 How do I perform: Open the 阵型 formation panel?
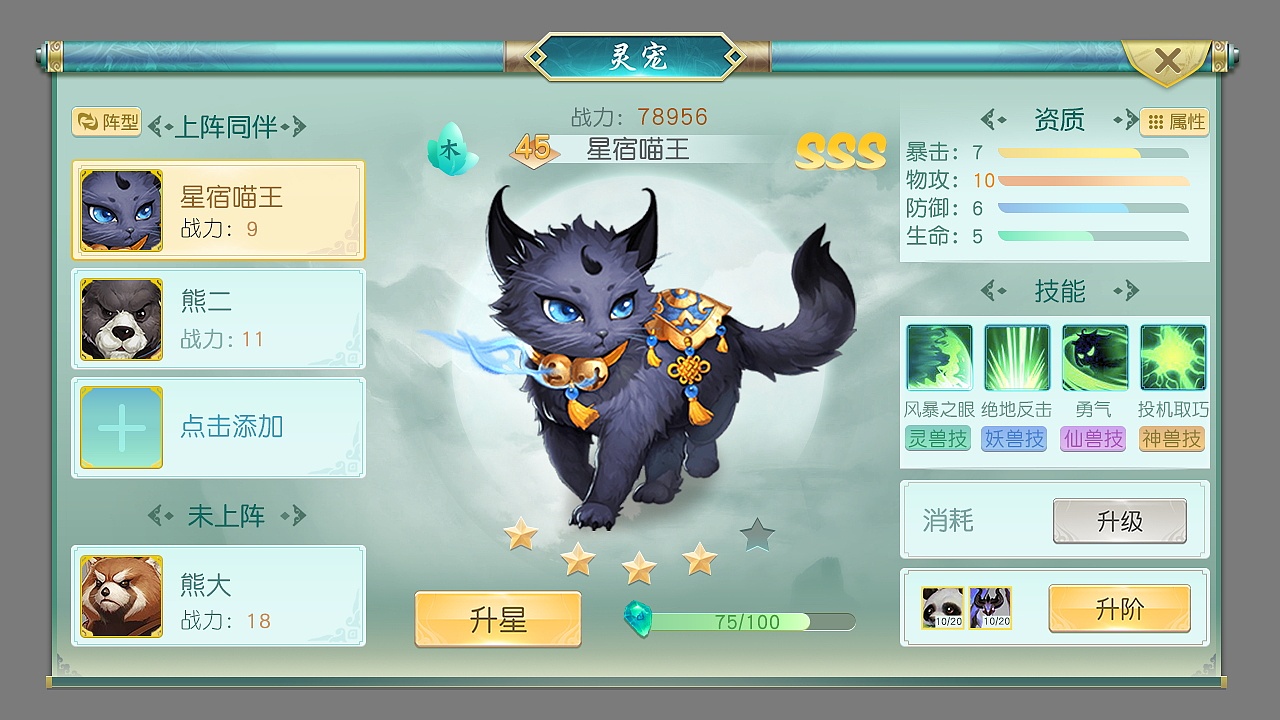pyautogui.click(x=106, y=123)
